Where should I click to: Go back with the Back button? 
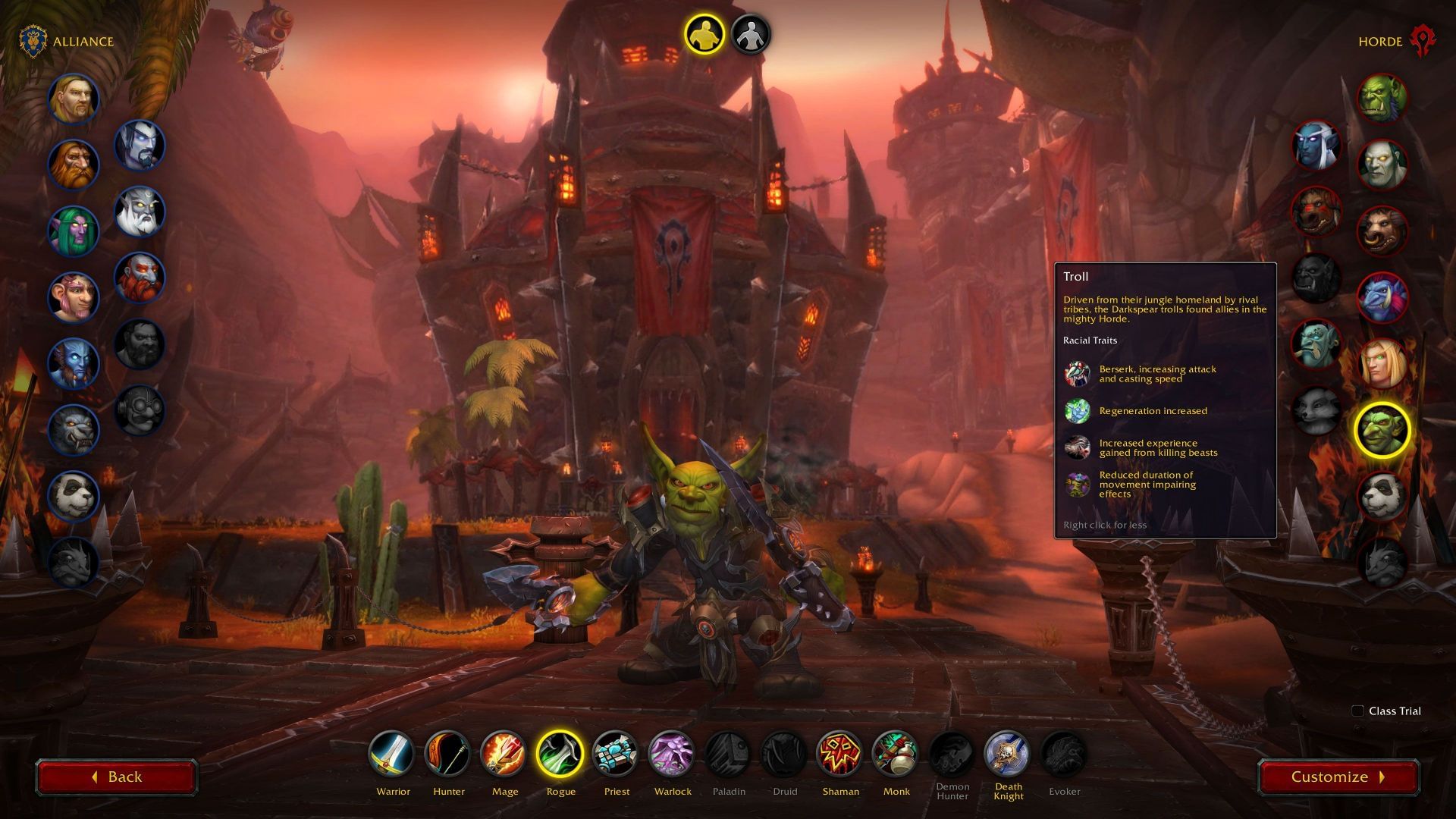point(117,777)
